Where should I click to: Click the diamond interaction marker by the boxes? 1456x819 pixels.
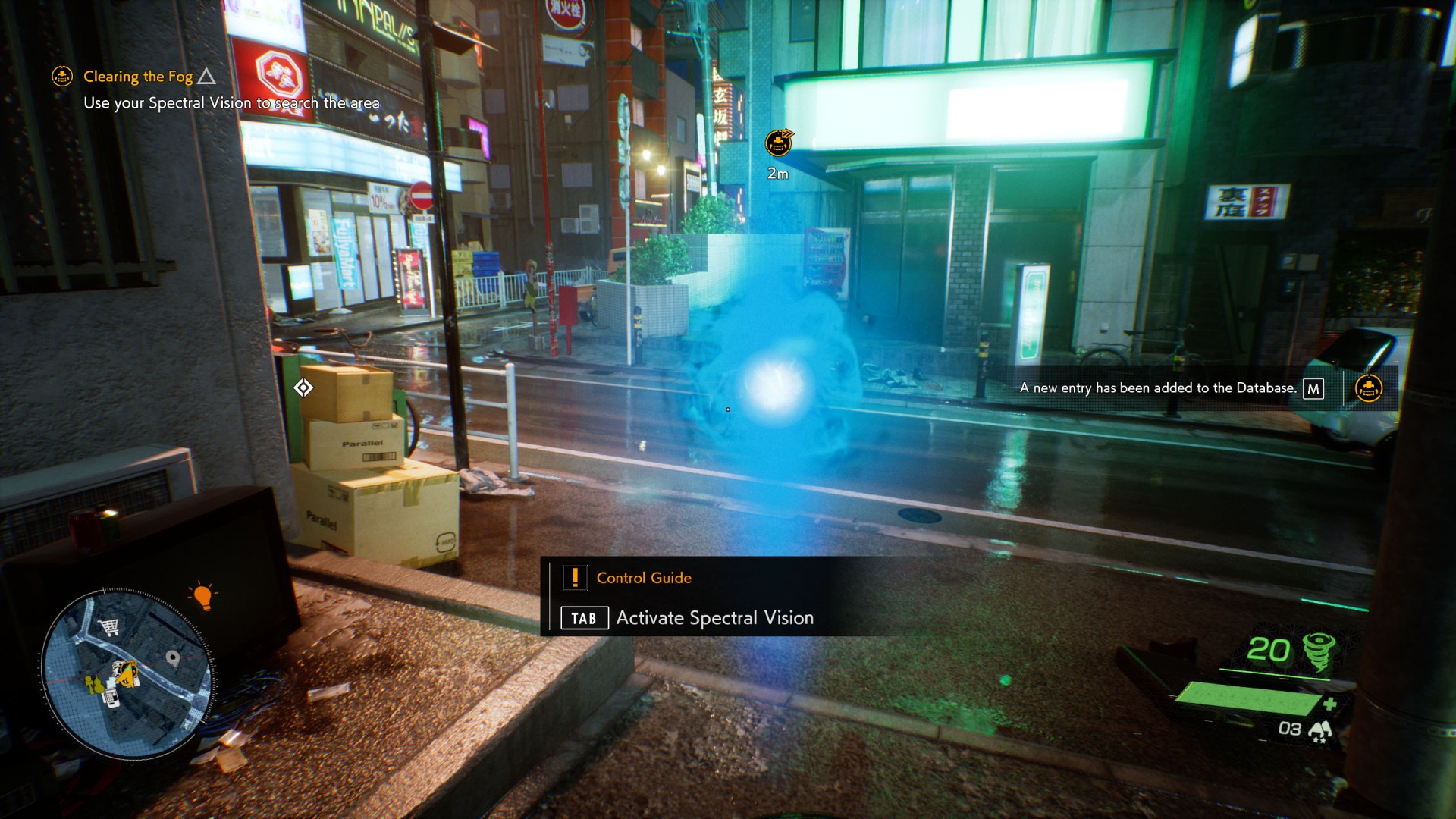point(303,388)
